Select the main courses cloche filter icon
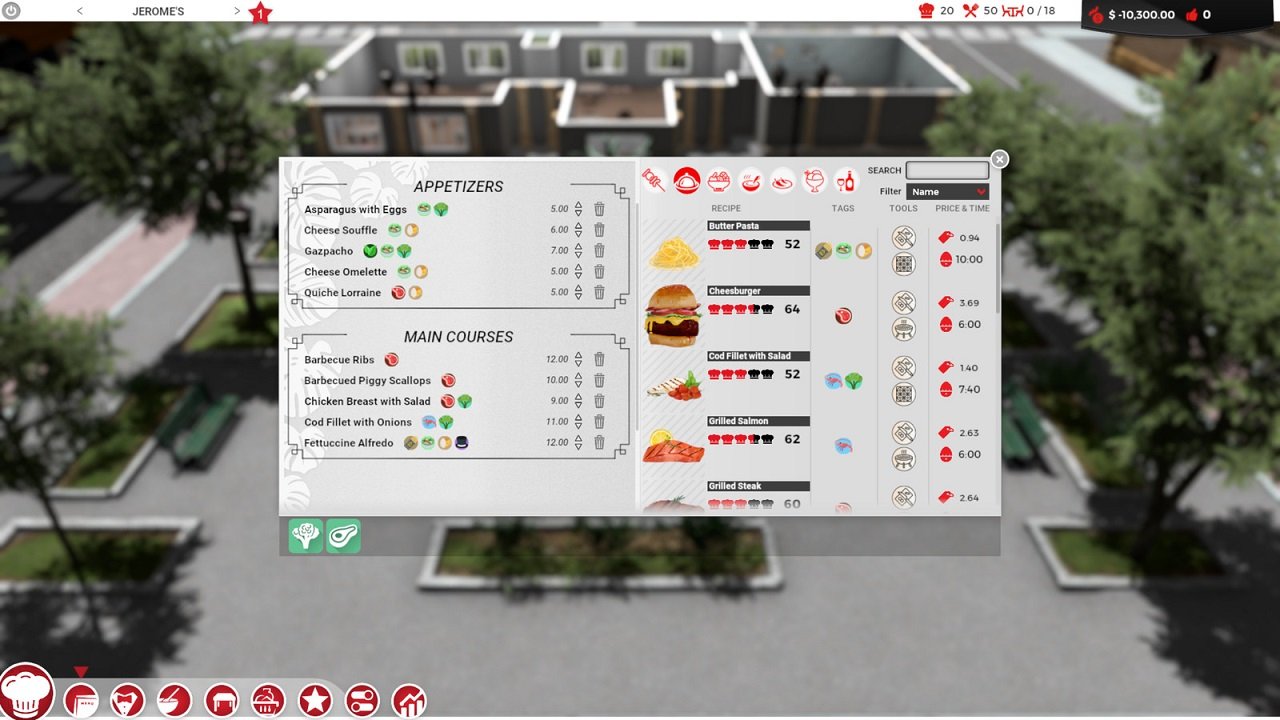1280x720 pixels. coord(688,181)
